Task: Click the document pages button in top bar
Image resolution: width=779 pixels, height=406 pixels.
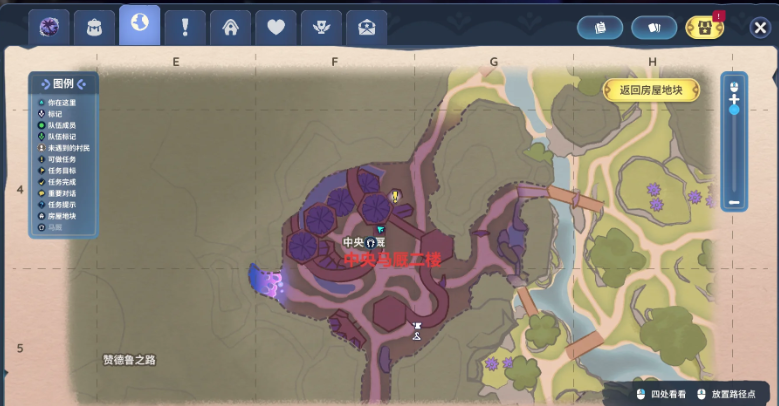Action: pos(600,28)
